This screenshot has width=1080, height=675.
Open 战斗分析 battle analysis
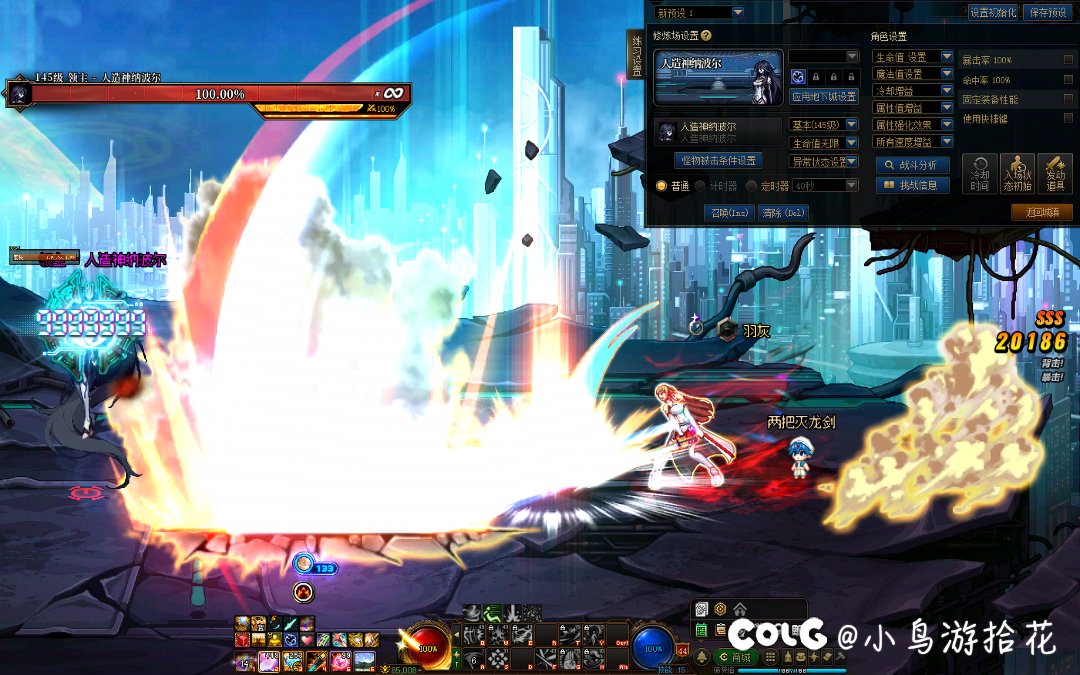913,165
